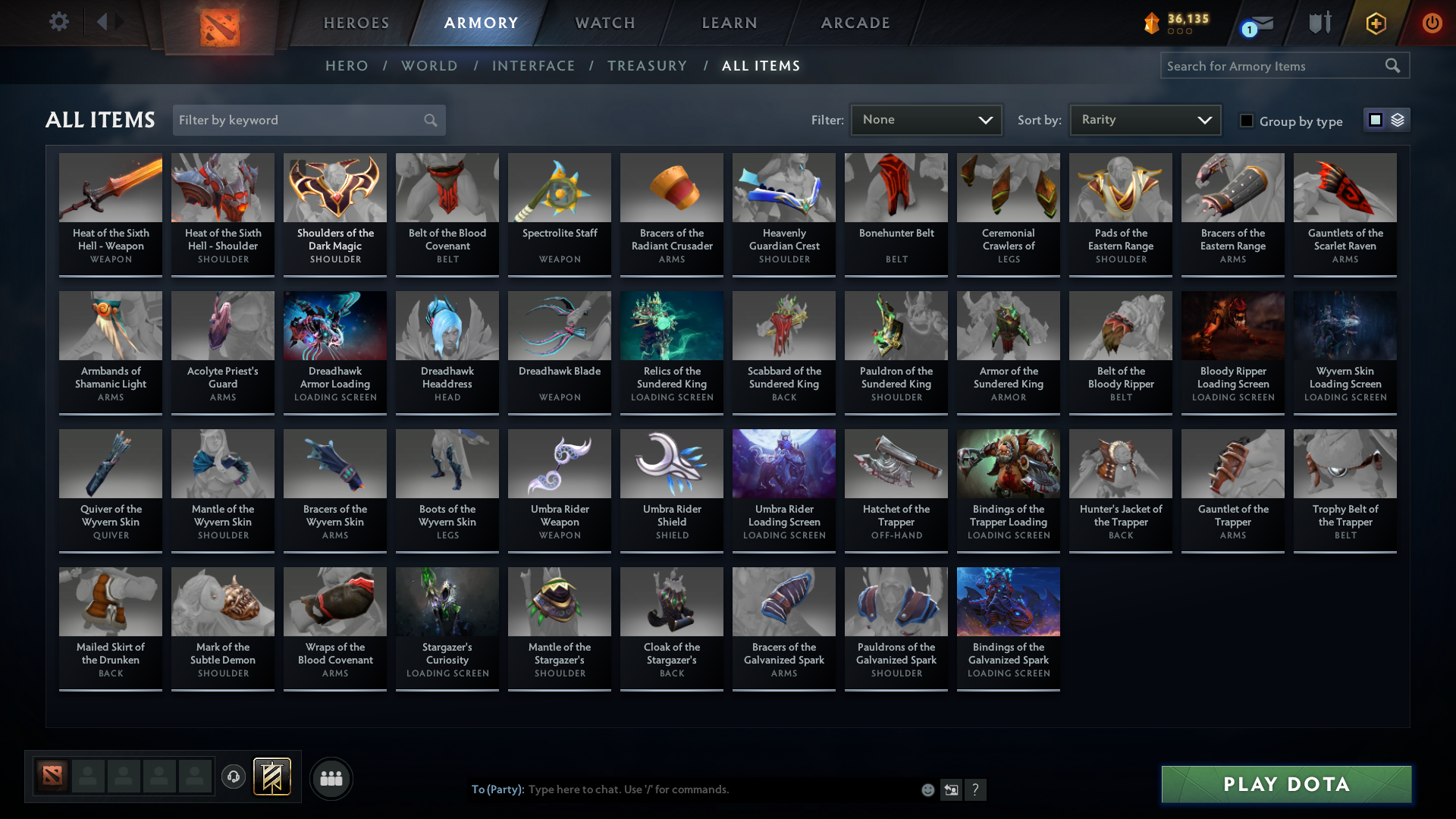Click the settings gear icon
The image size is (1456, 819).
pyautogui.click(x=59, y=22)
